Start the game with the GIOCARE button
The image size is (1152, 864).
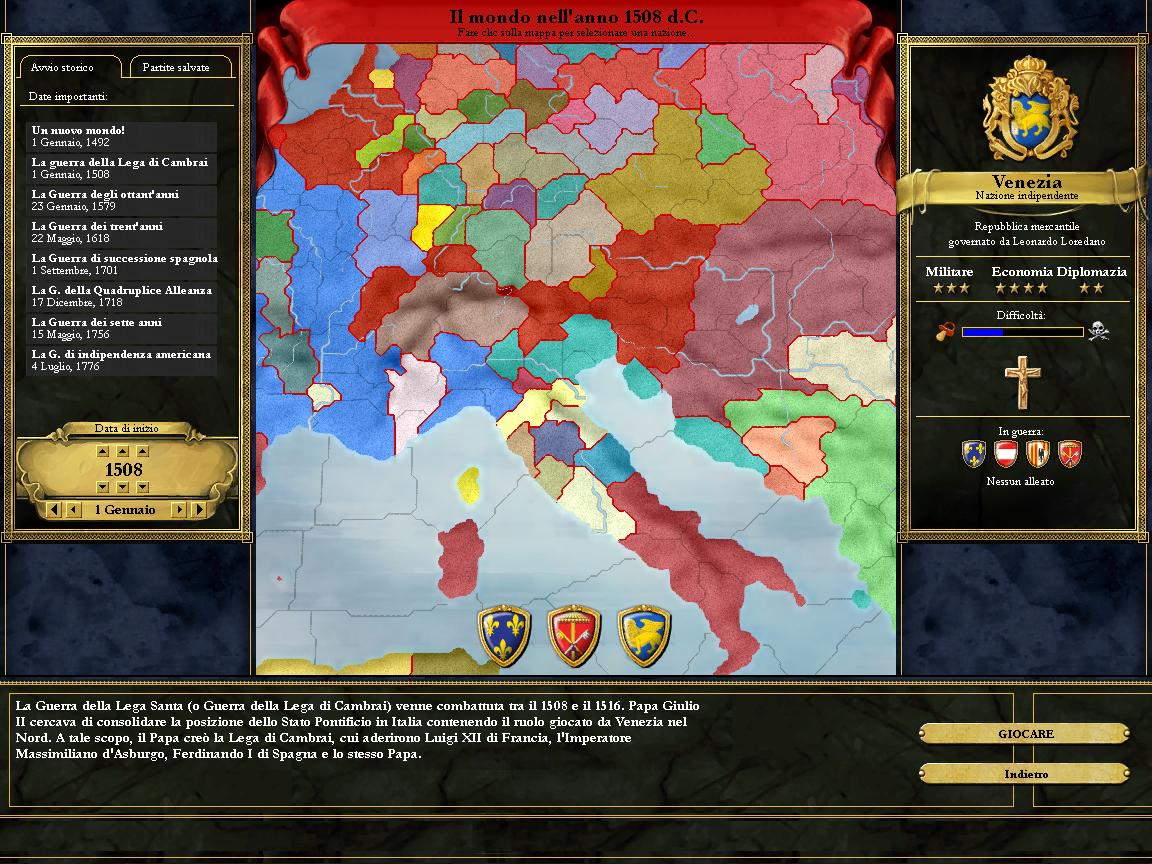[1025, 734]
